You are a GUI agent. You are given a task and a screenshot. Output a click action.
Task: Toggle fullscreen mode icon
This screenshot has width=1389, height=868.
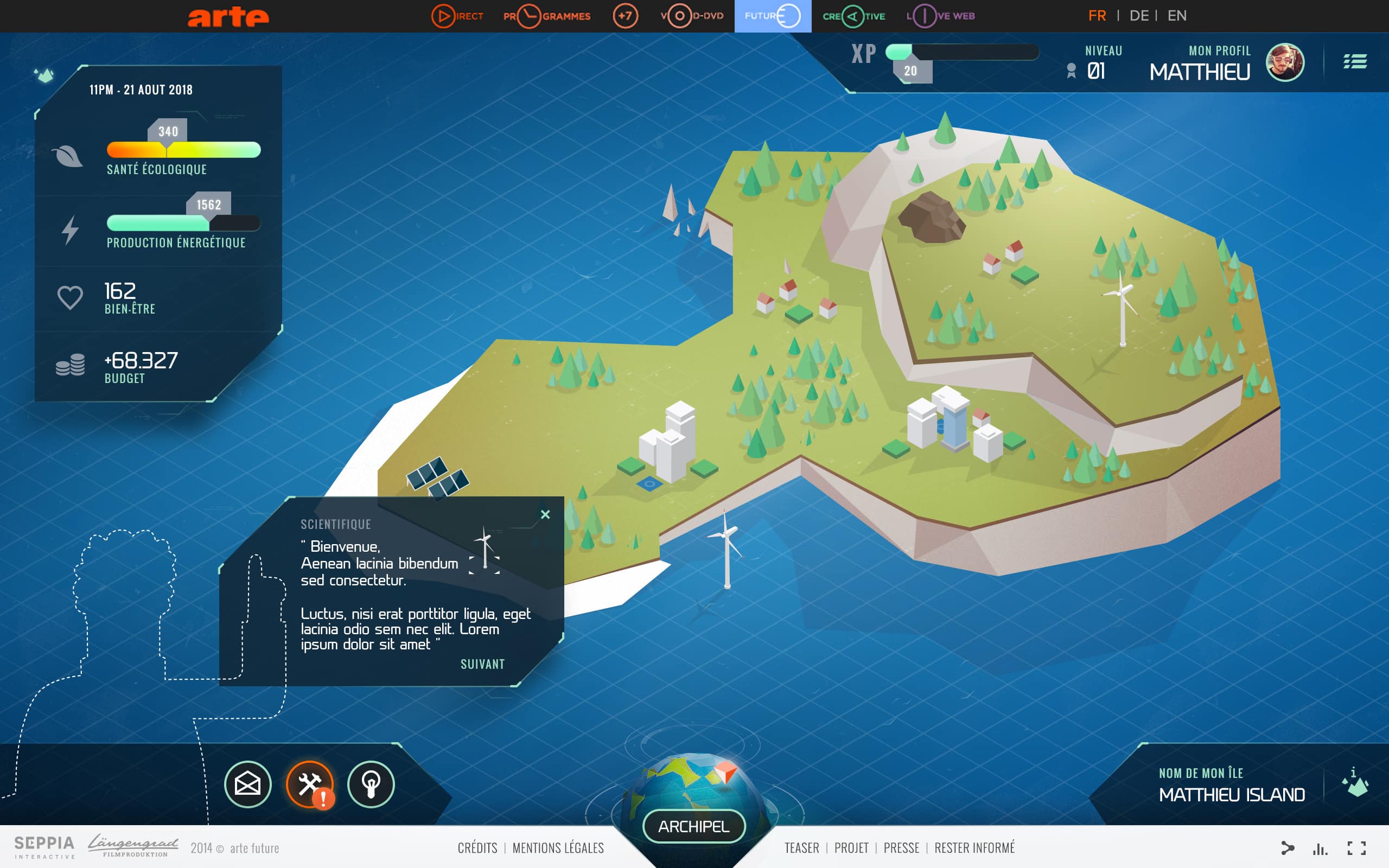coord(1356,848)
